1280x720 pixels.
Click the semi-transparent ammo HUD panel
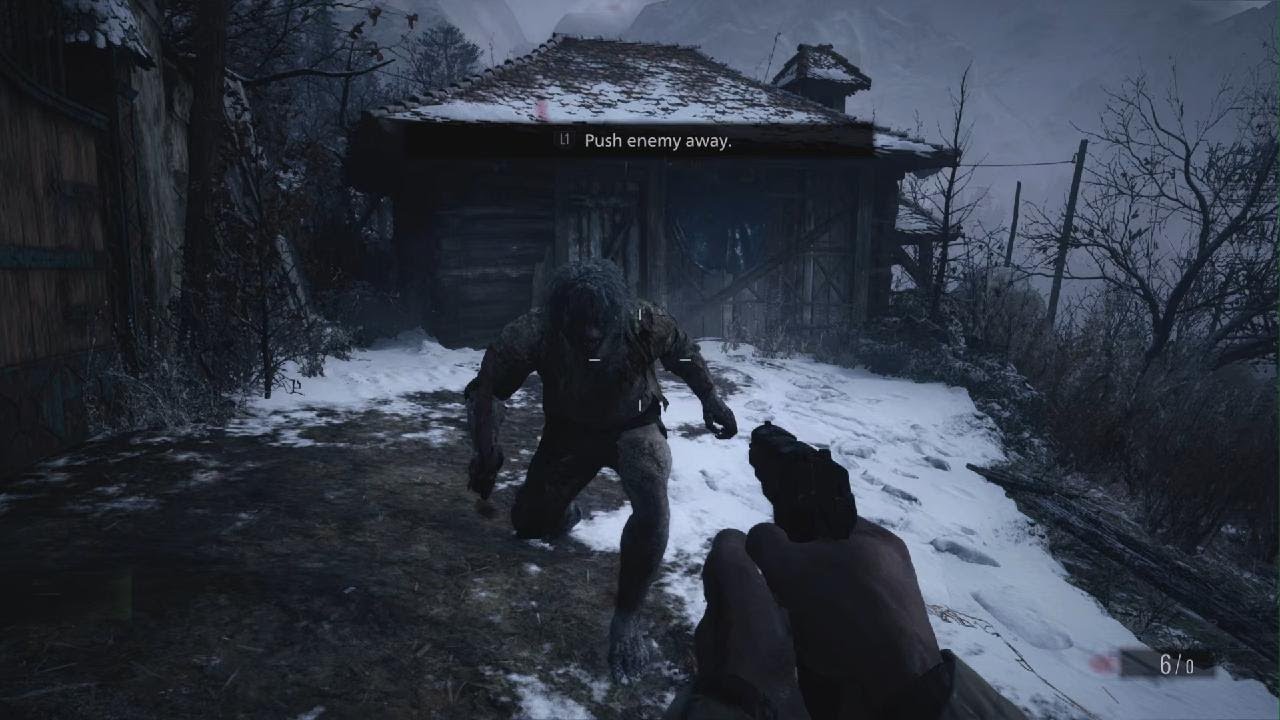(x=1165, y=664)
